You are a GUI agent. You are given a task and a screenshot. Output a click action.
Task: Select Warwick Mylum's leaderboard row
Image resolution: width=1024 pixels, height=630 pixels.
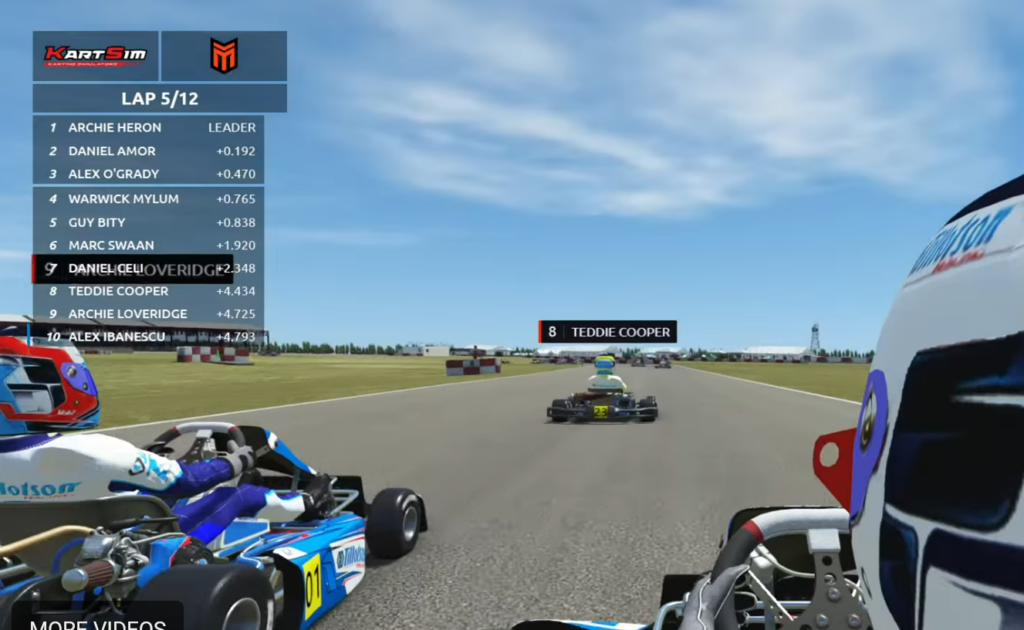point(148,199)
